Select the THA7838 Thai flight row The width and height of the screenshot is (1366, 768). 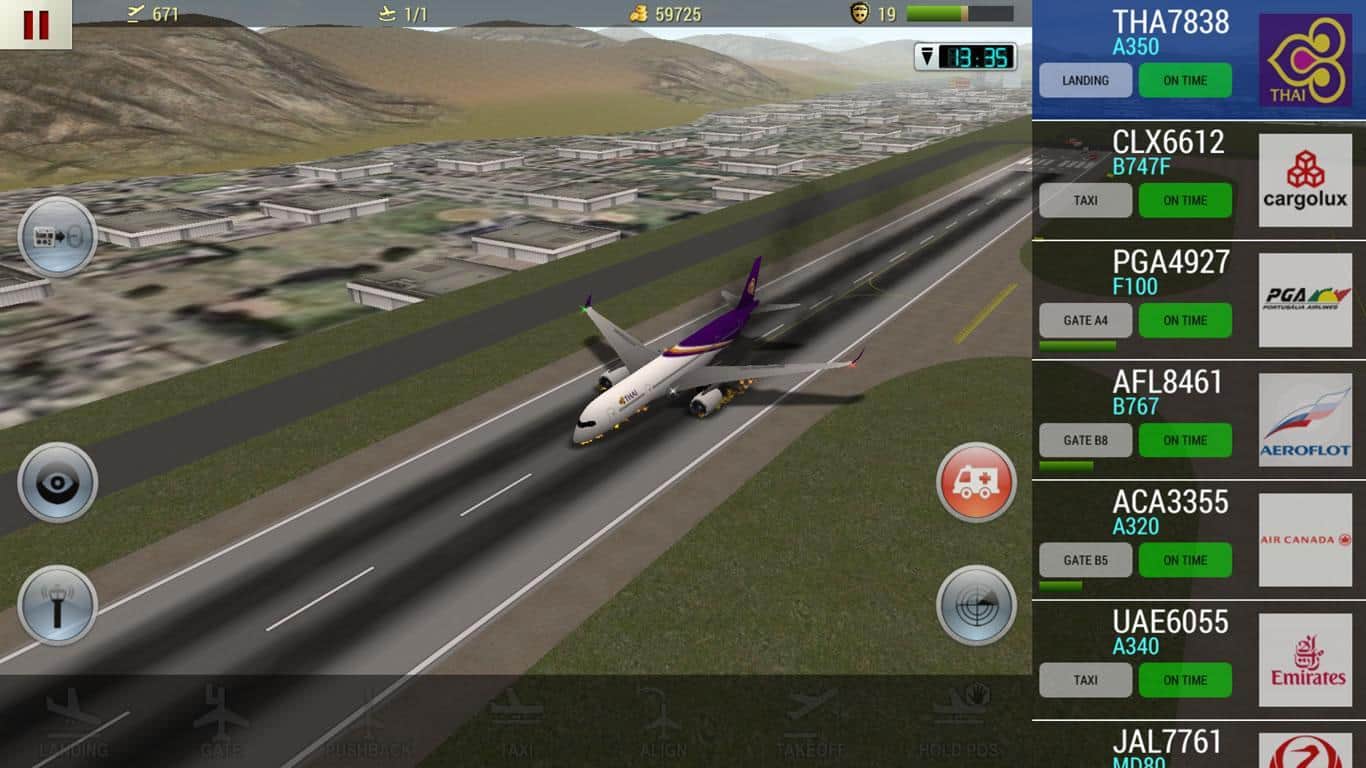click(x=1170, y=33)
